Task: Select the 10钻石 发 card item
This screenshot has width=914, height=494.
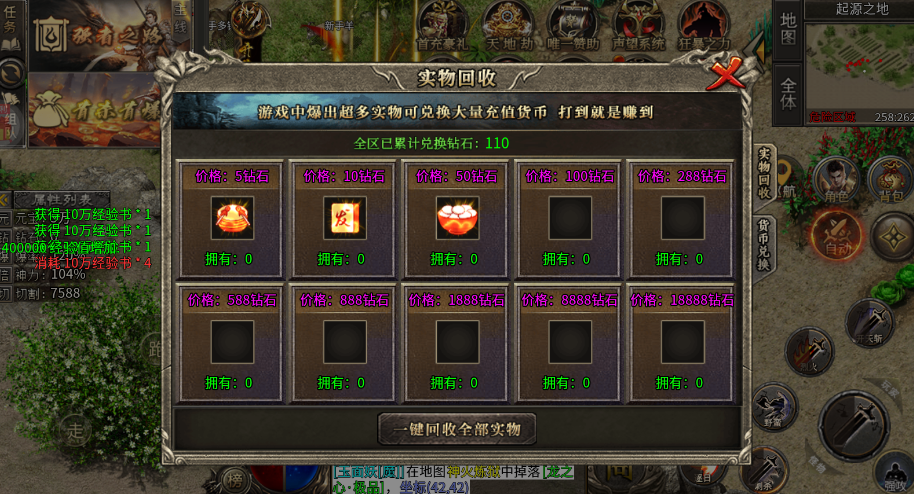Action: click(x=344, y=217)
